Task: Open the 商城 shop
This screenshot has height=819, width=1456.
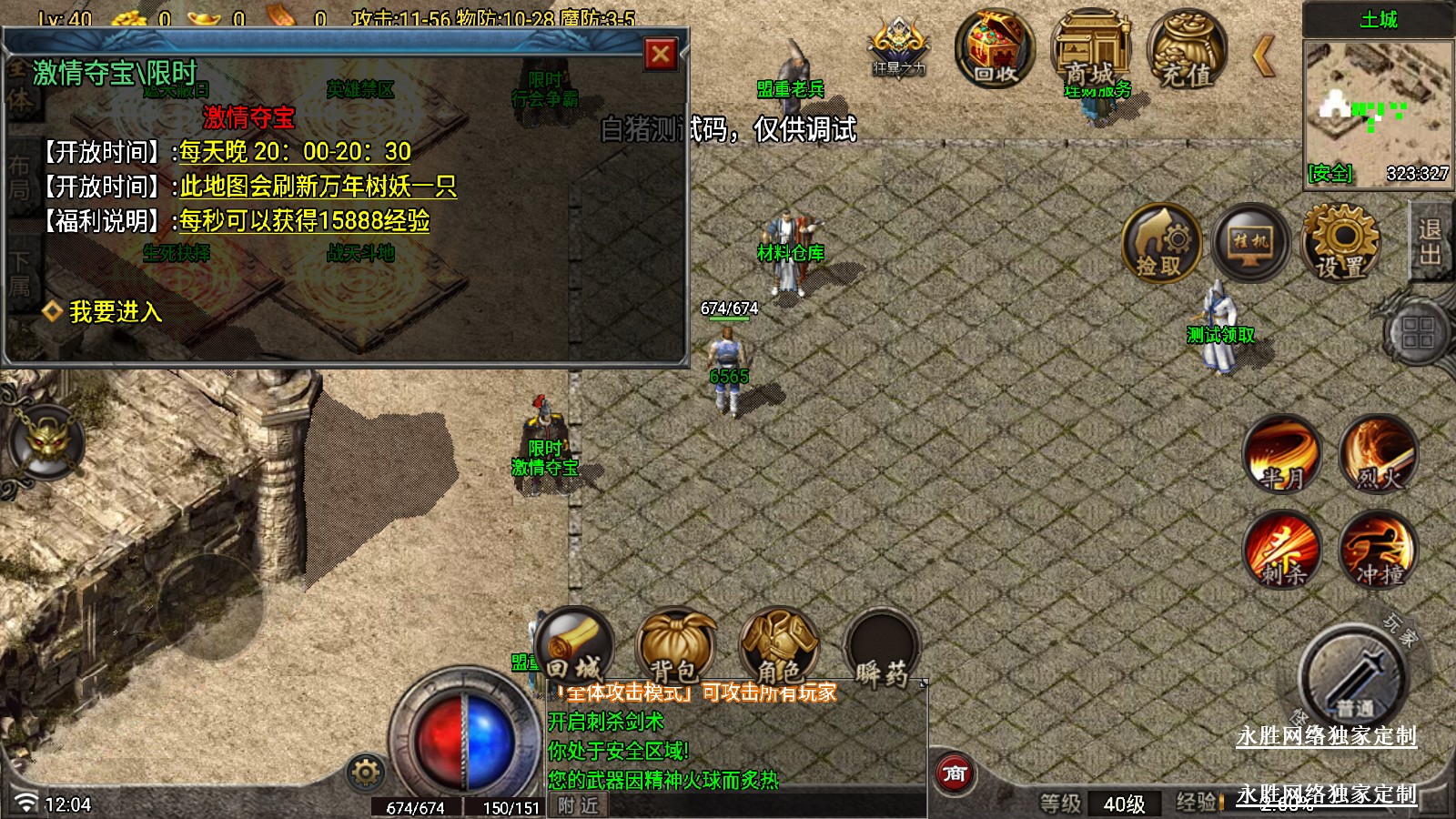Action: (1090, 50)
